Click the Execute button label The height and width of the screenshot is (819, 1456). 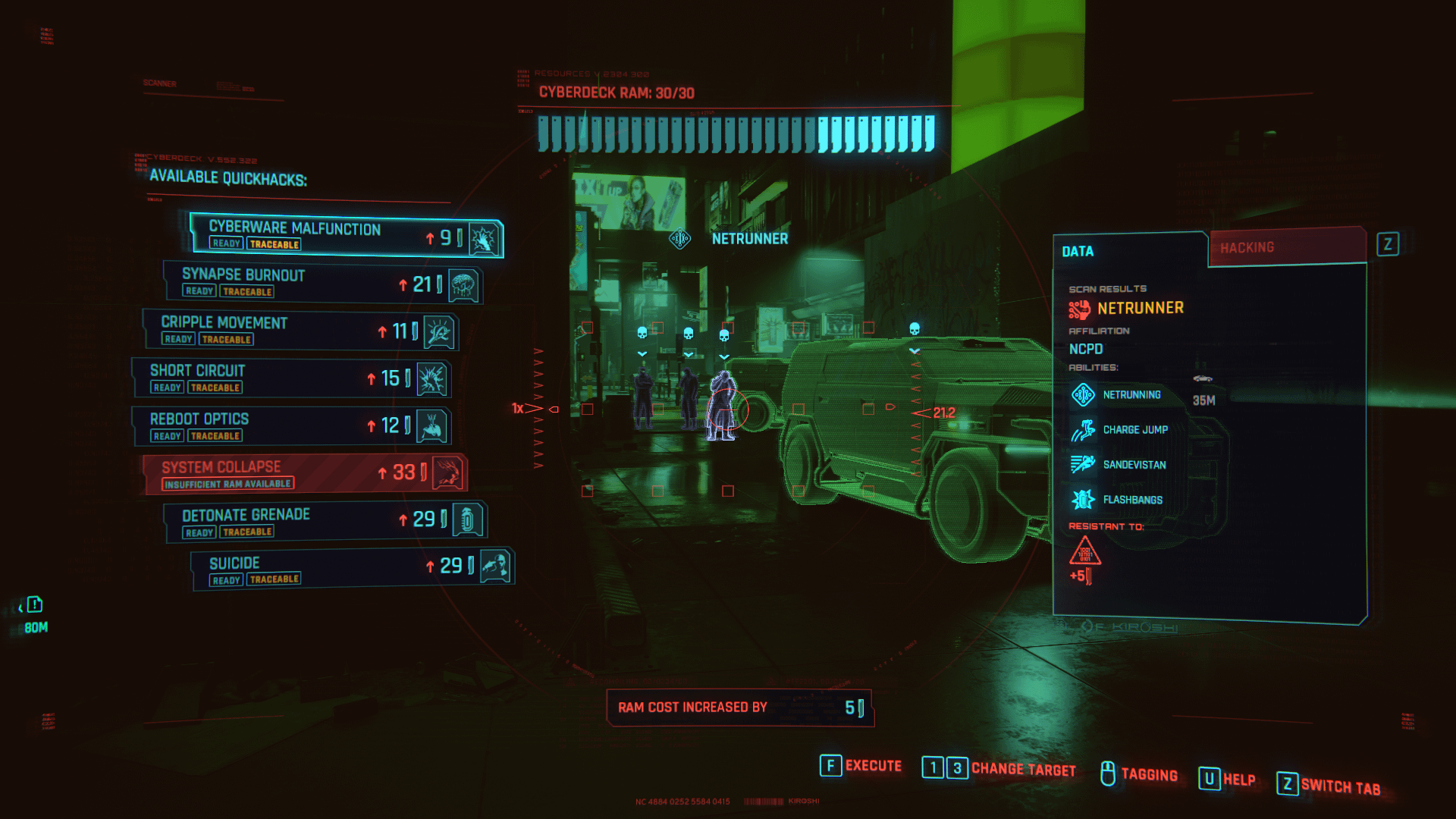point(873,766)
